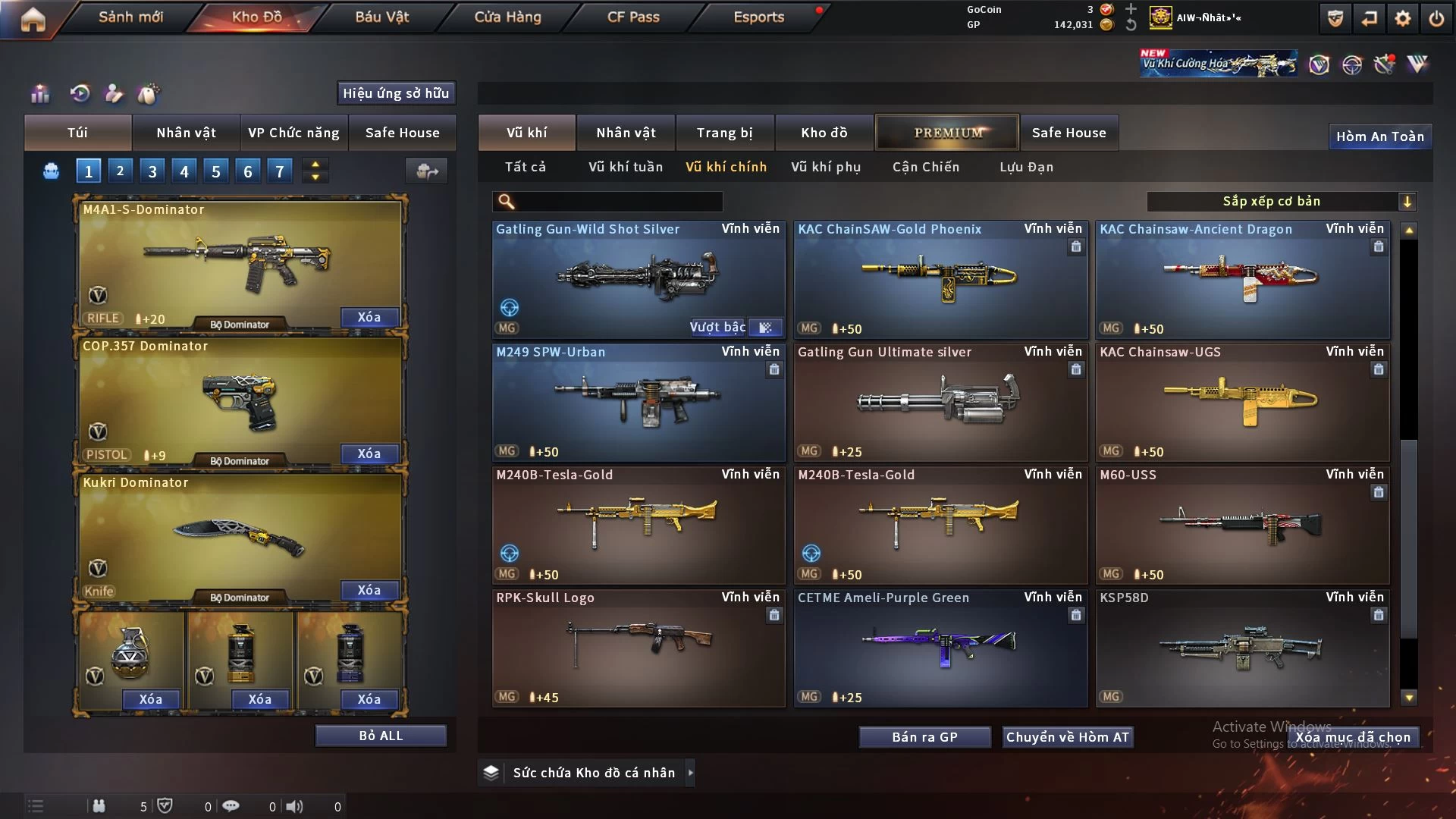
Task: Select bag slot number 3
Action: coord(152,171)
